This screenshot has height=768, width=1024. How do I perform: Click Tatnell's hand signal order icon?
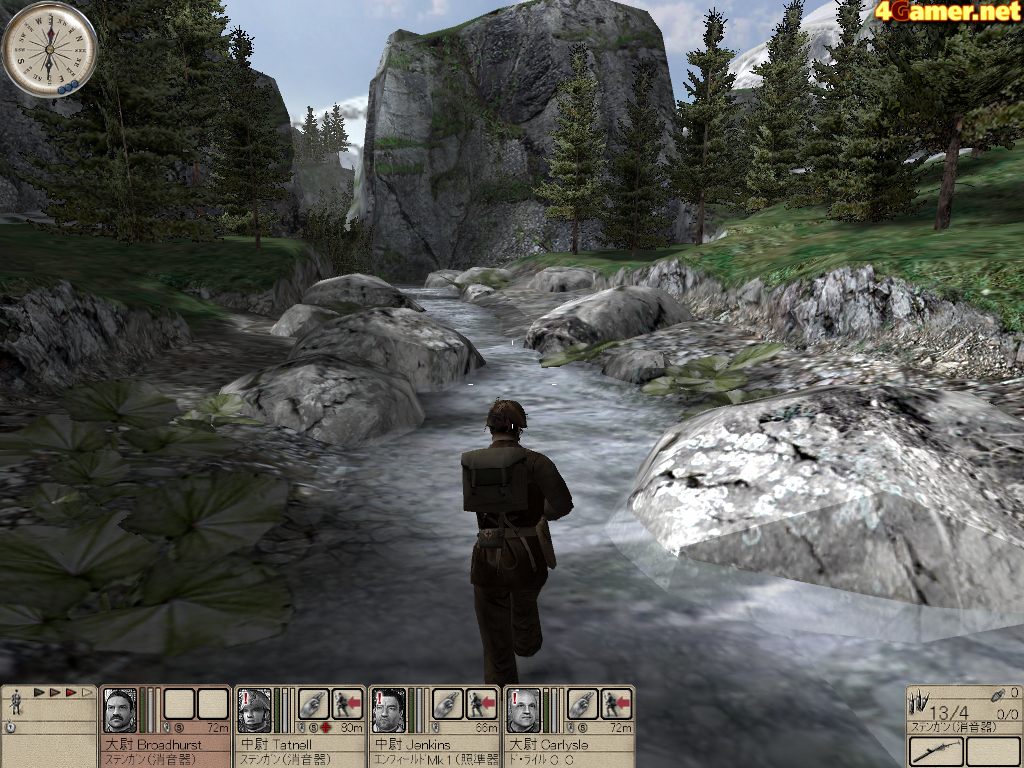click(313, 704)
